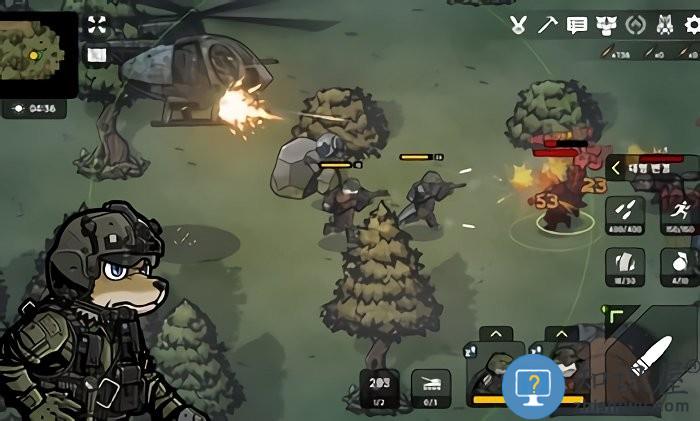The width and height of the screenshot is (700, 421).
Task: Click the blue question mark monitor overlay
Action: (533, 385)
